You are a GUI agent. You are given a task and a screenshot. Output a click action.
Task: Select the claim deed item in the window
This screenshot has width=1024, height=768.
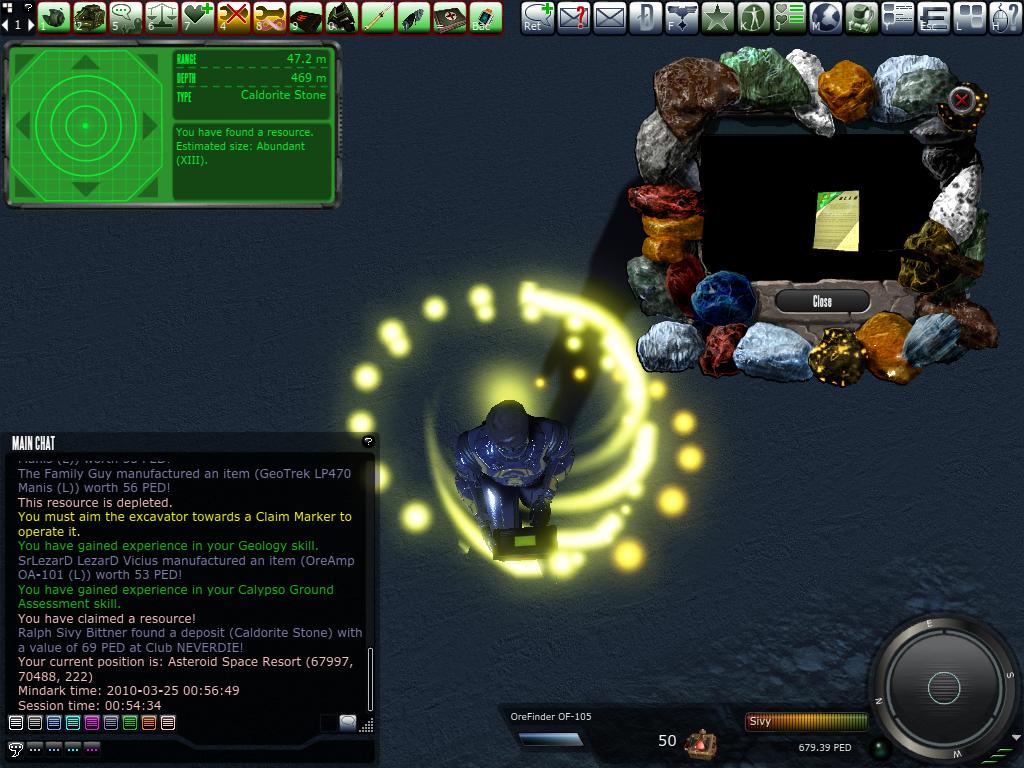coord(836,219)
